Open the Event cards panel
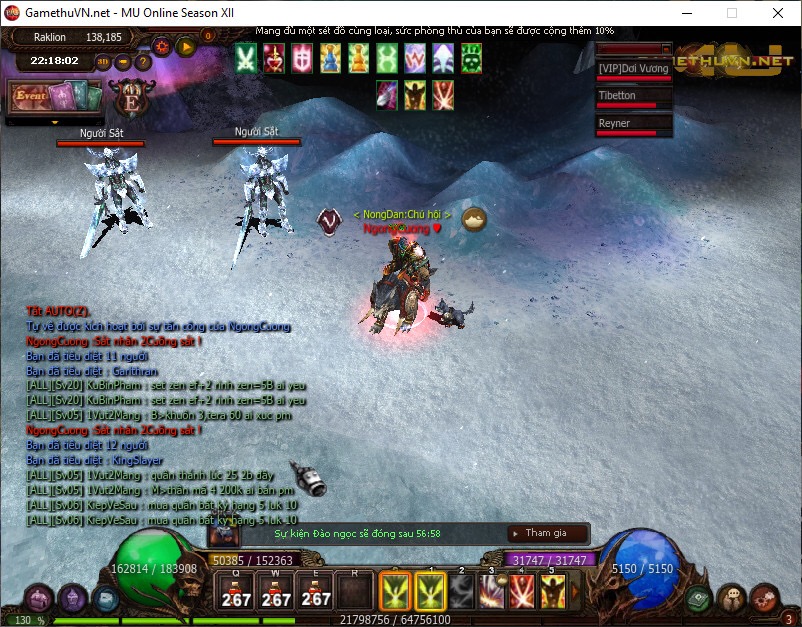The height and width of the screenshot is (627, 802). click(55, 98)
